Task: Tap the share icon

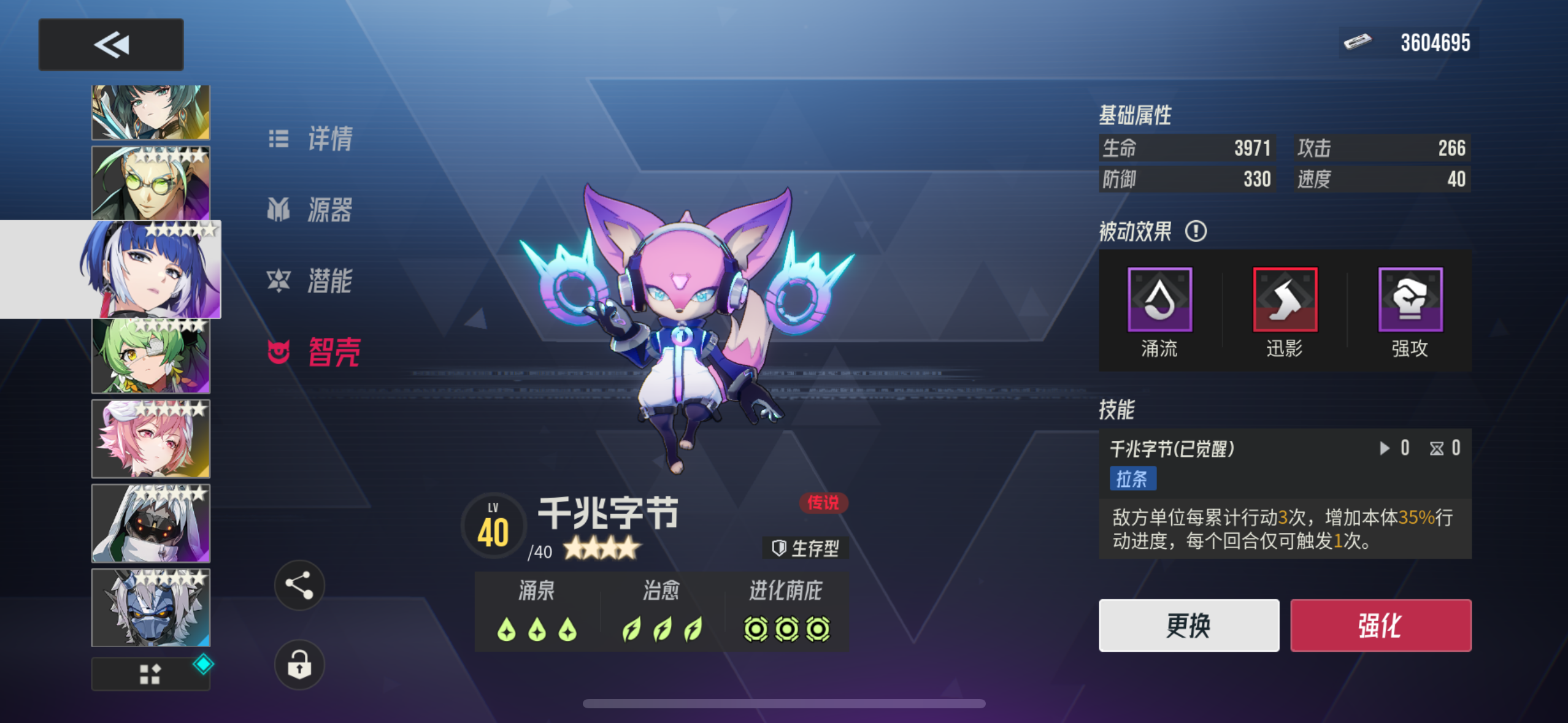Action: 299,585
